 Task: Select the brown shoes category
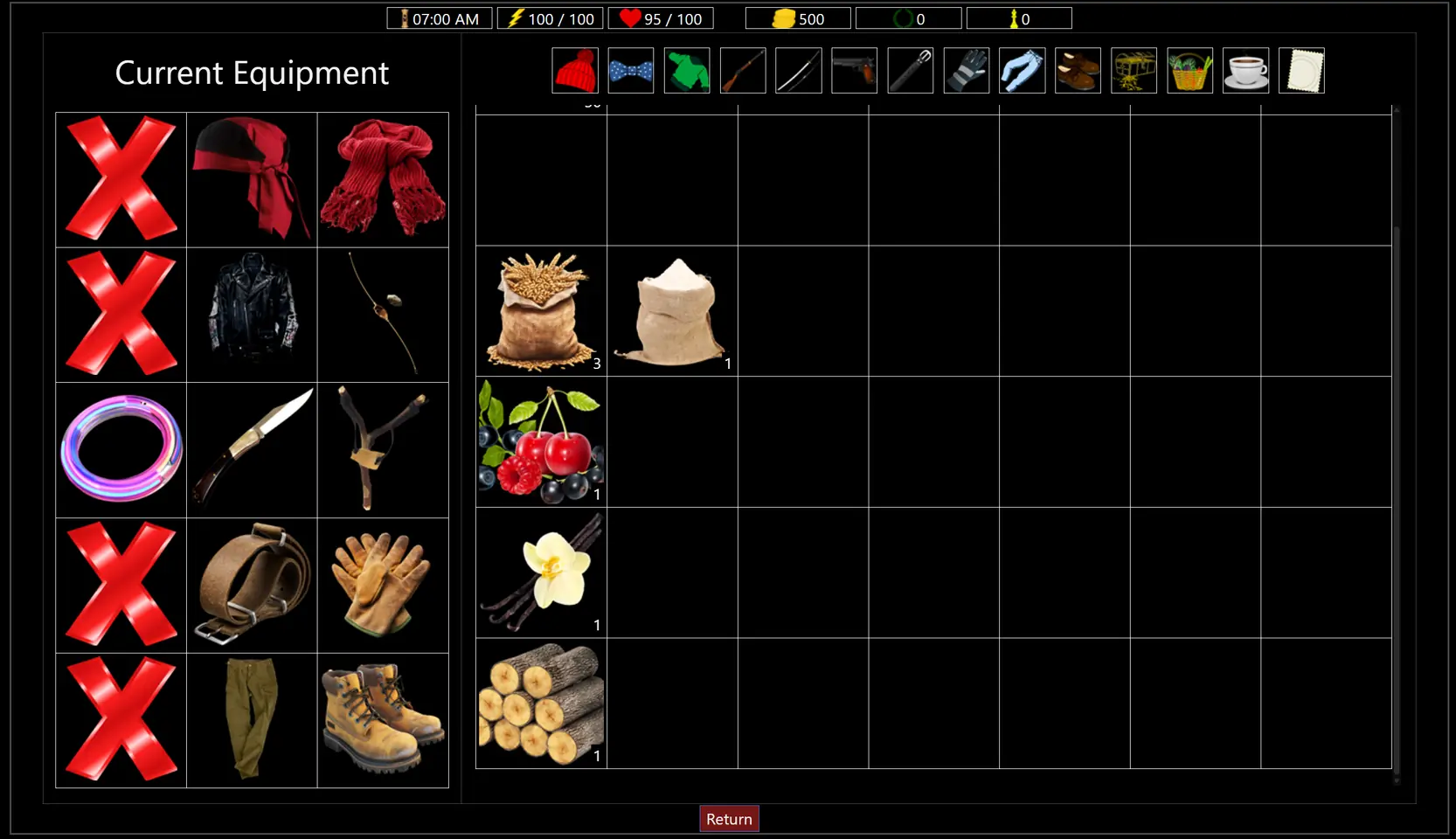tap(1078, 71)
